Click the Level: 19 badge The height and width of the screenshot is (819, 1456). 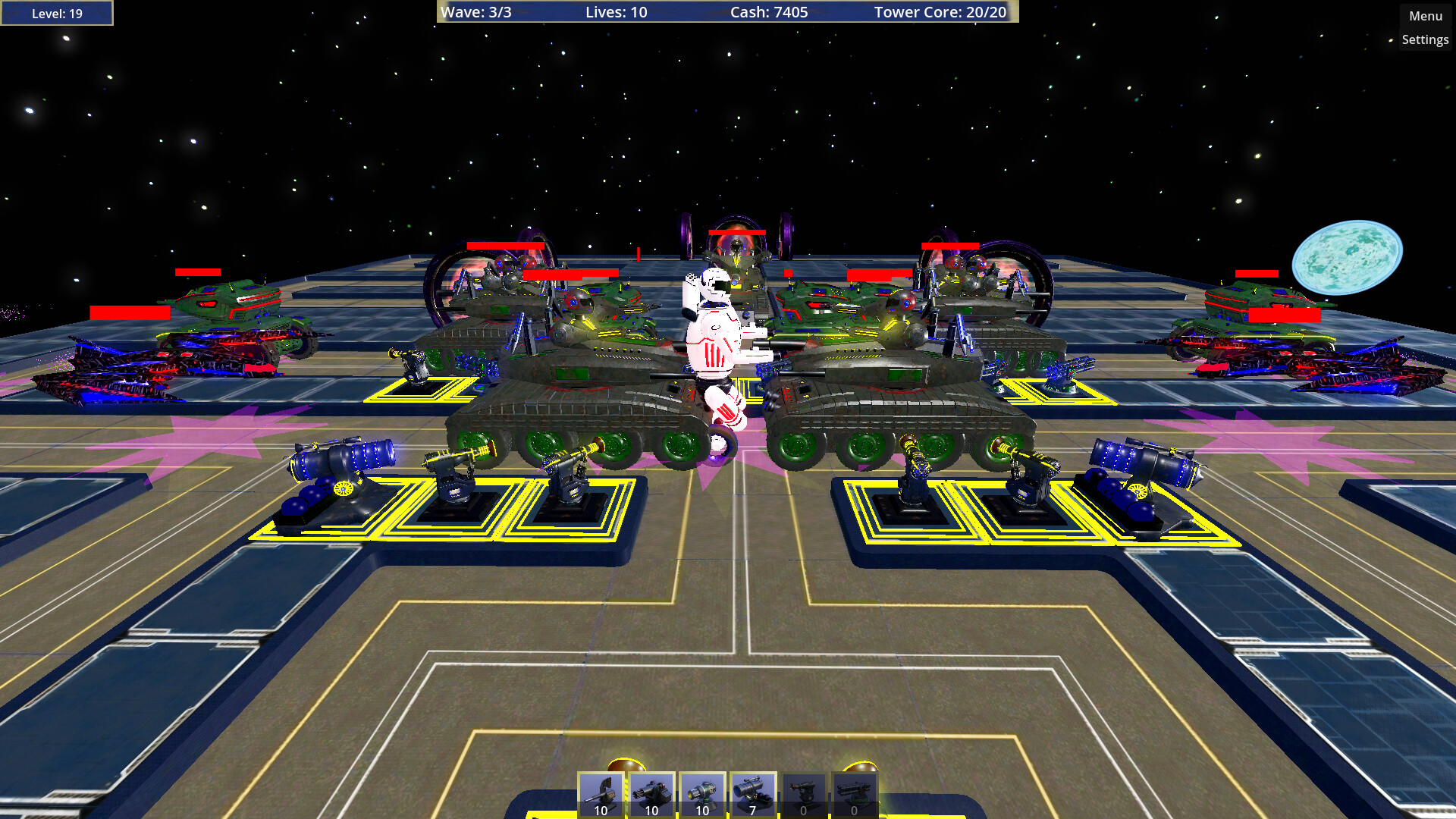[56, 12]
